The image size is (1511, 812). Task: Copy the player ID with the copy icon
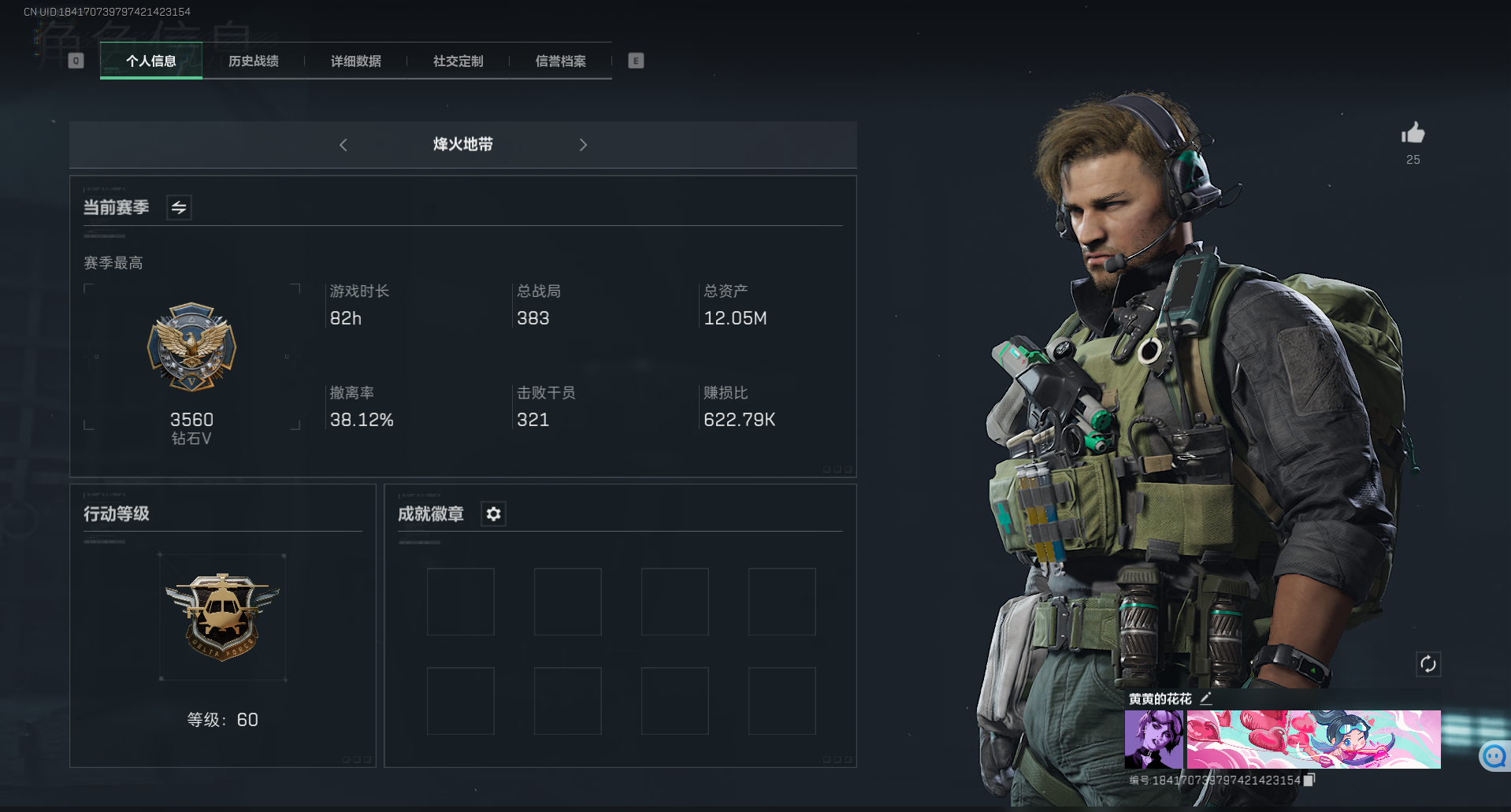tap(1309, 779)
